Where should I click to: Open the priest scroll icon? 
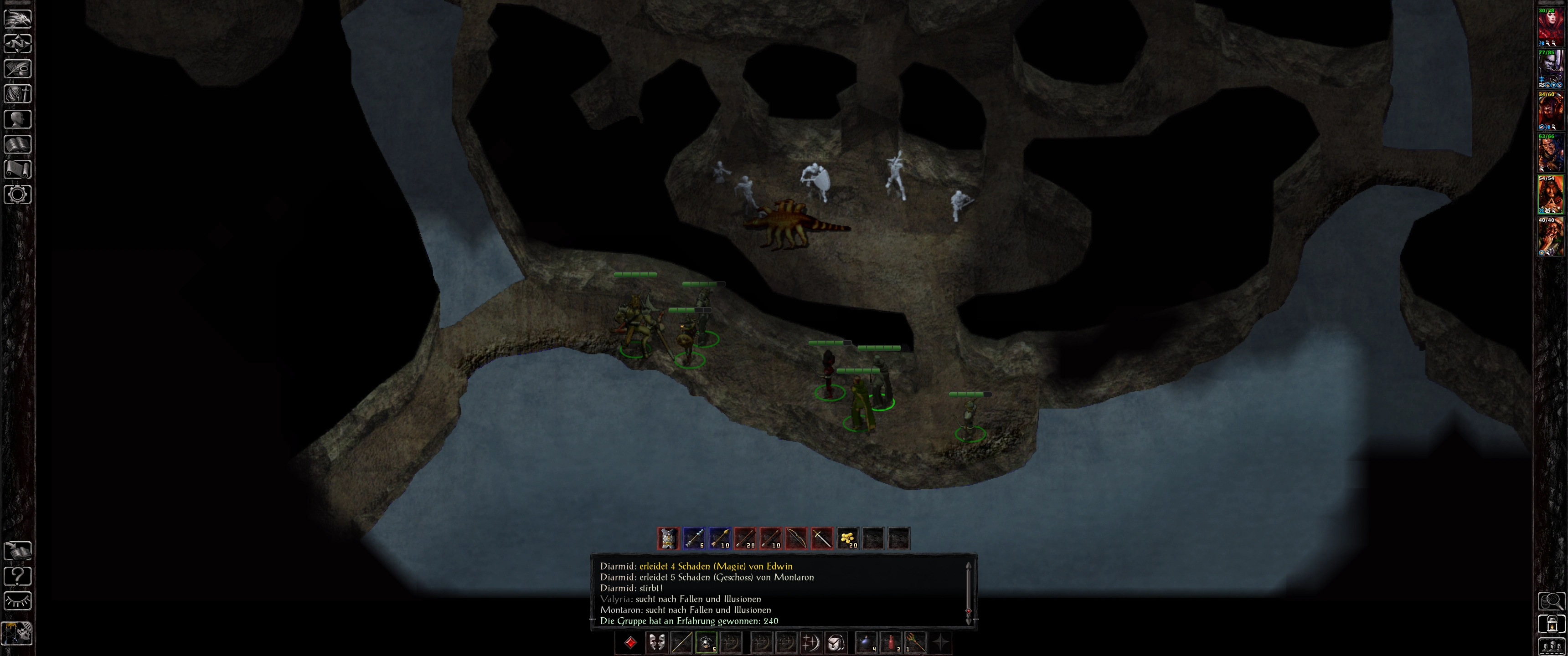click(x=18, y=169)
